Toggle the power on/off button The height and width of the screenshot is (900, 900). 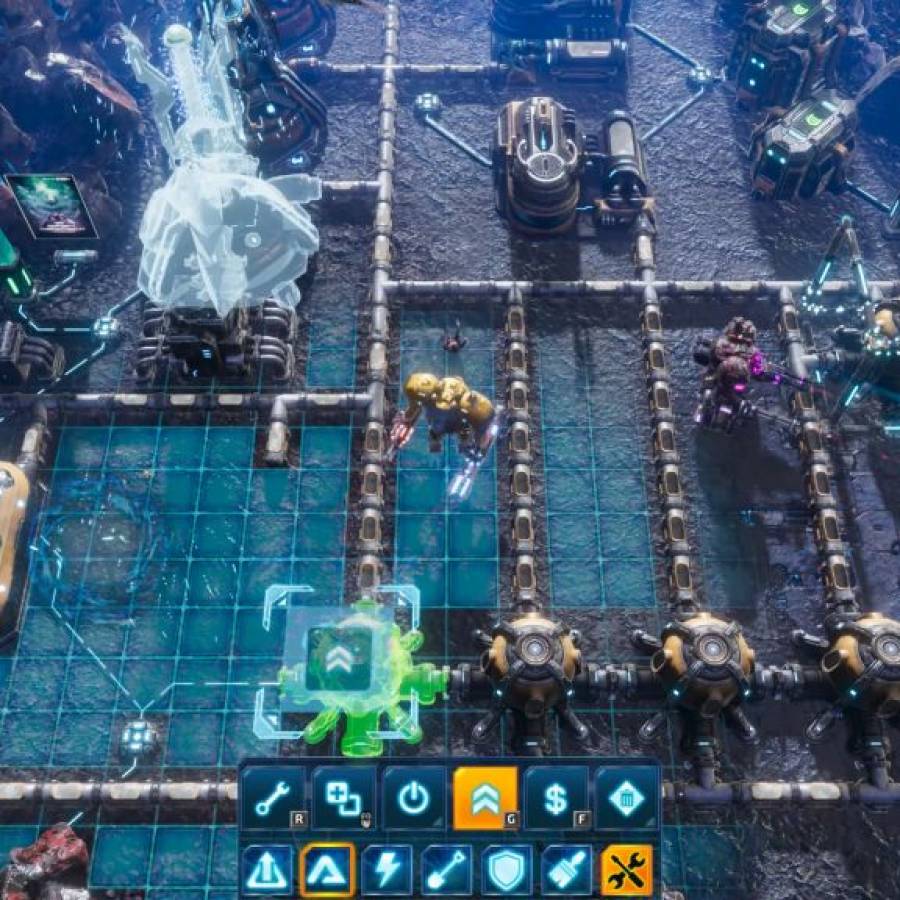(x=414, y=798)
